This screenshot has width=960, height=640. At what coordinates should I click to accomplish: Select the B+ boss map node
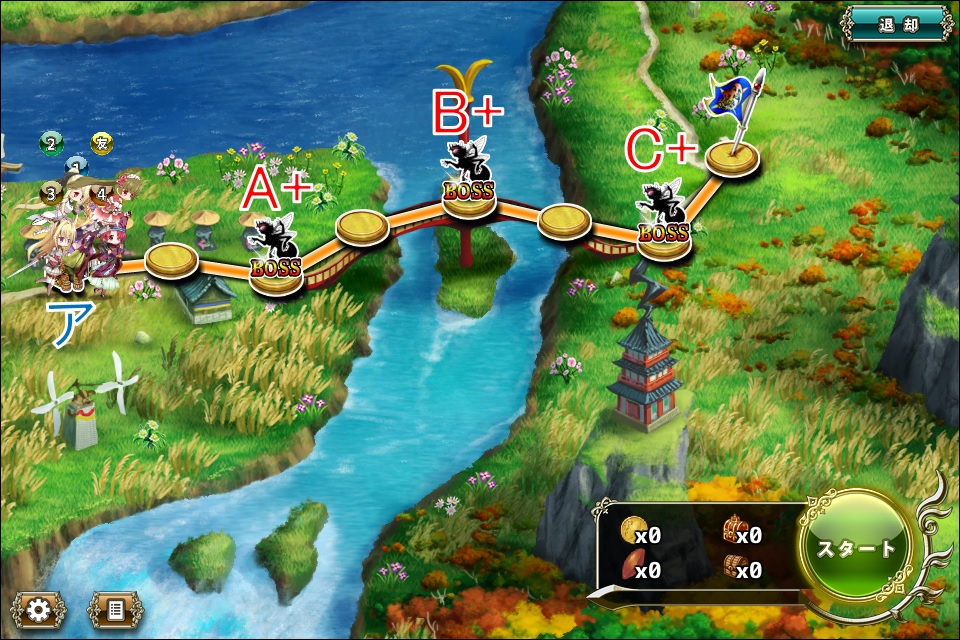(469, 194)
